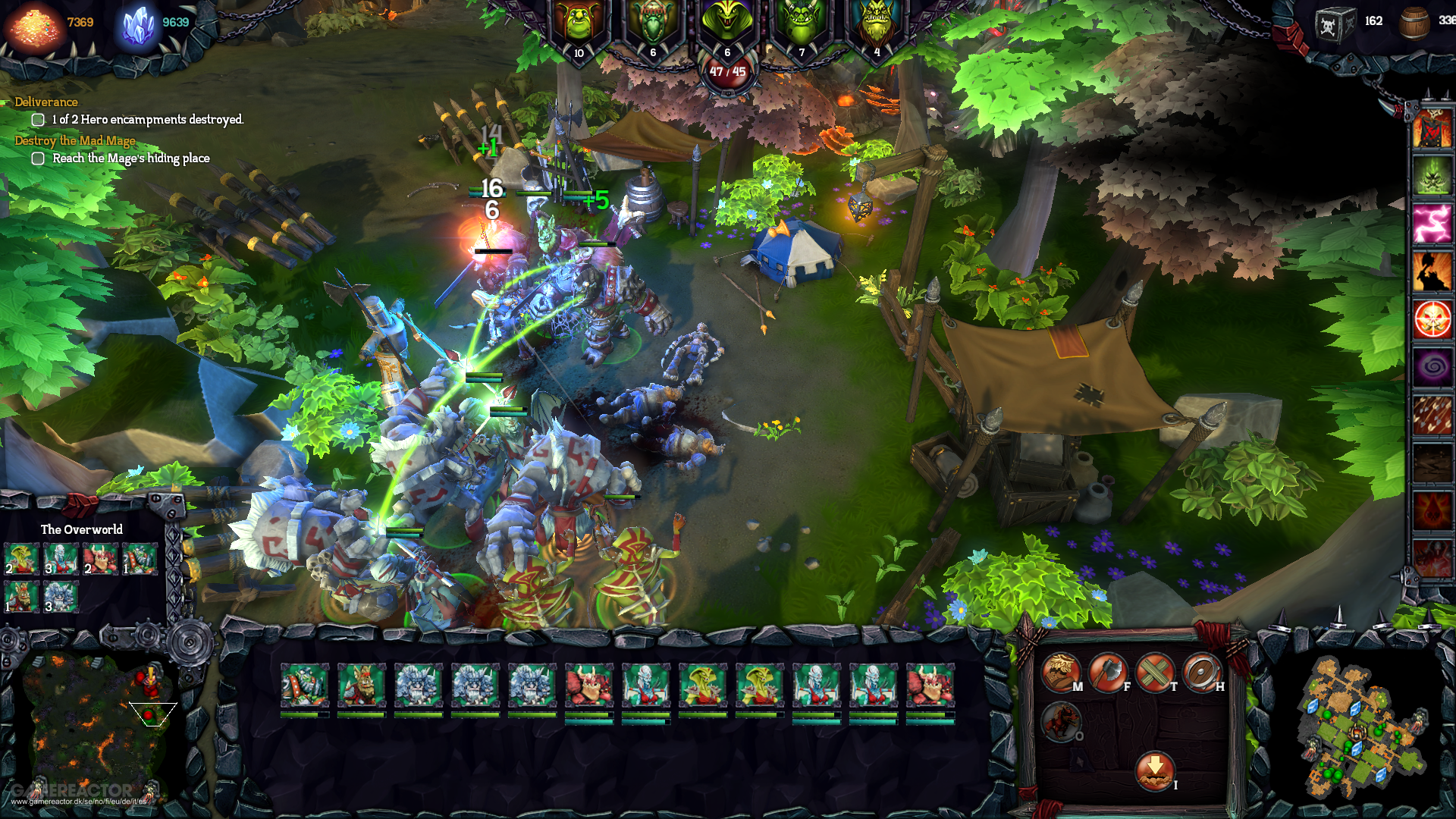Image resolution: width=1456 pixels, height=819 pixels.
Task: Open the first horde portrait numbered 10
Action: (579, 27)
